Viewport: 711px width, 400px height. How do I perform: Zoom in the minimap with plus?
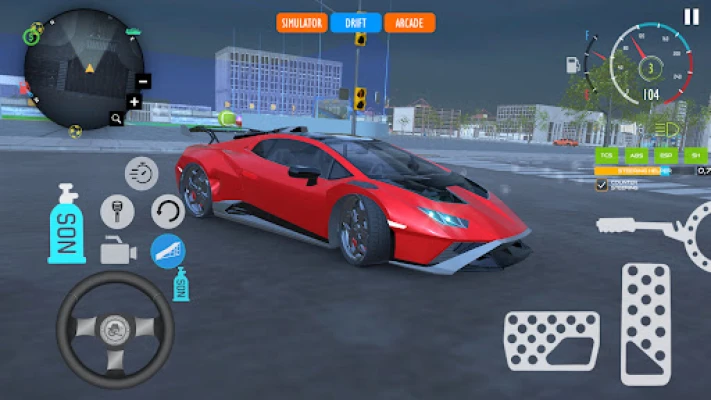point(135,101)
